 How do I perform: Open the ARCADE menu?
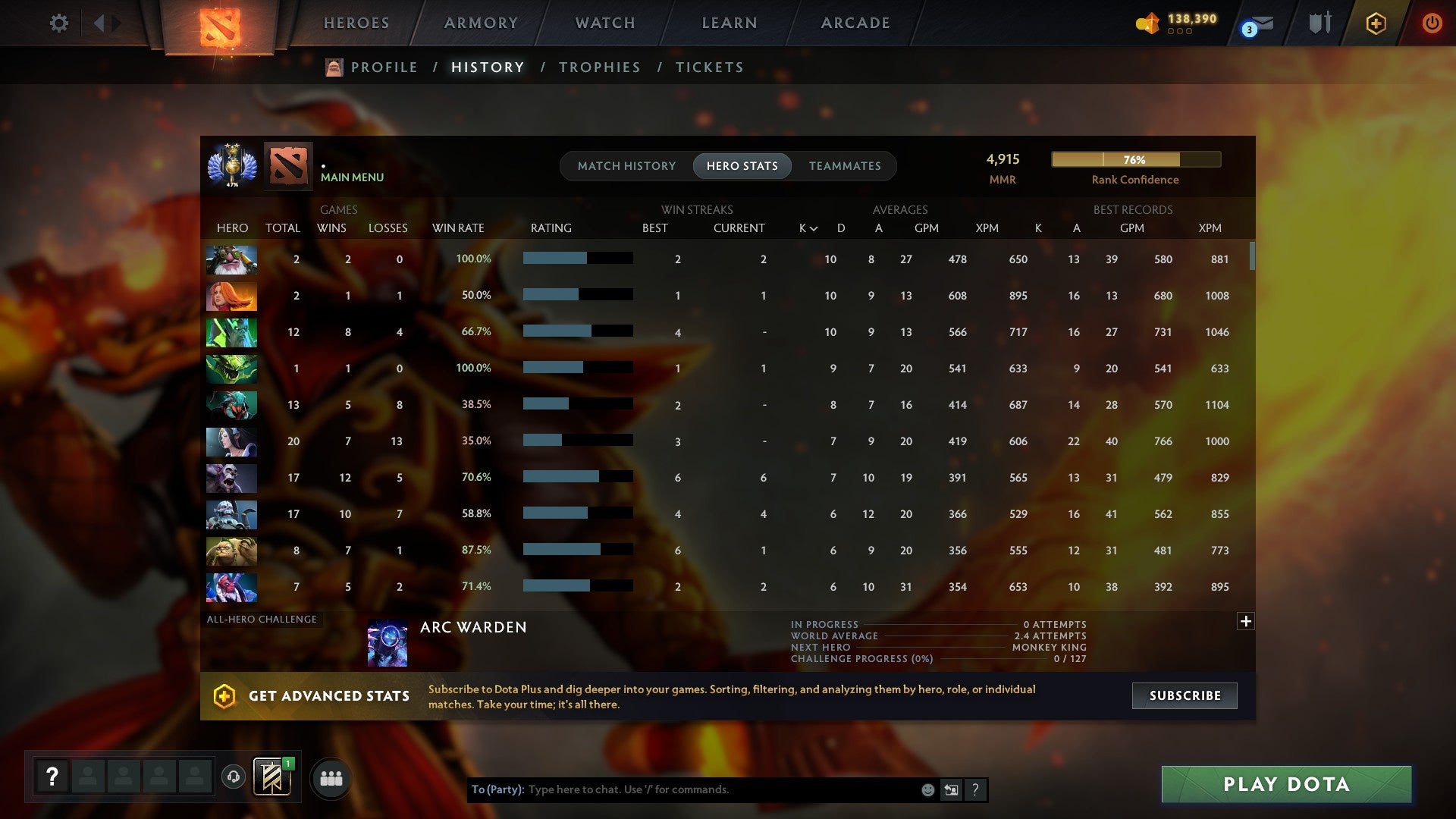coord(854,23)
